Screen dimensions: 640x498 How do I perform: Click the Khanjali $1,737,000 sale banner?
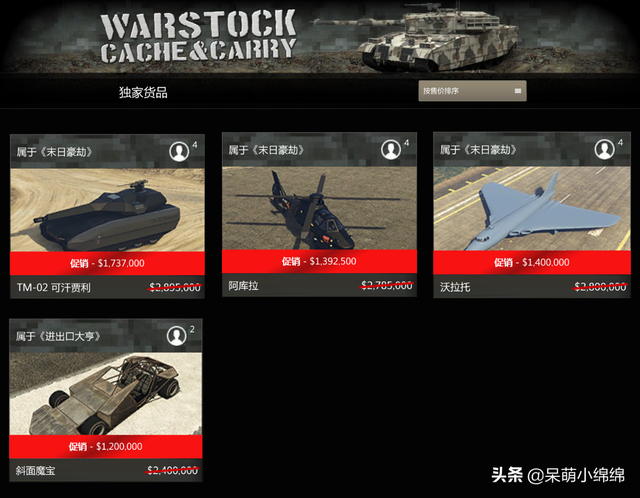pyautogui.click(x=107, y=263)
